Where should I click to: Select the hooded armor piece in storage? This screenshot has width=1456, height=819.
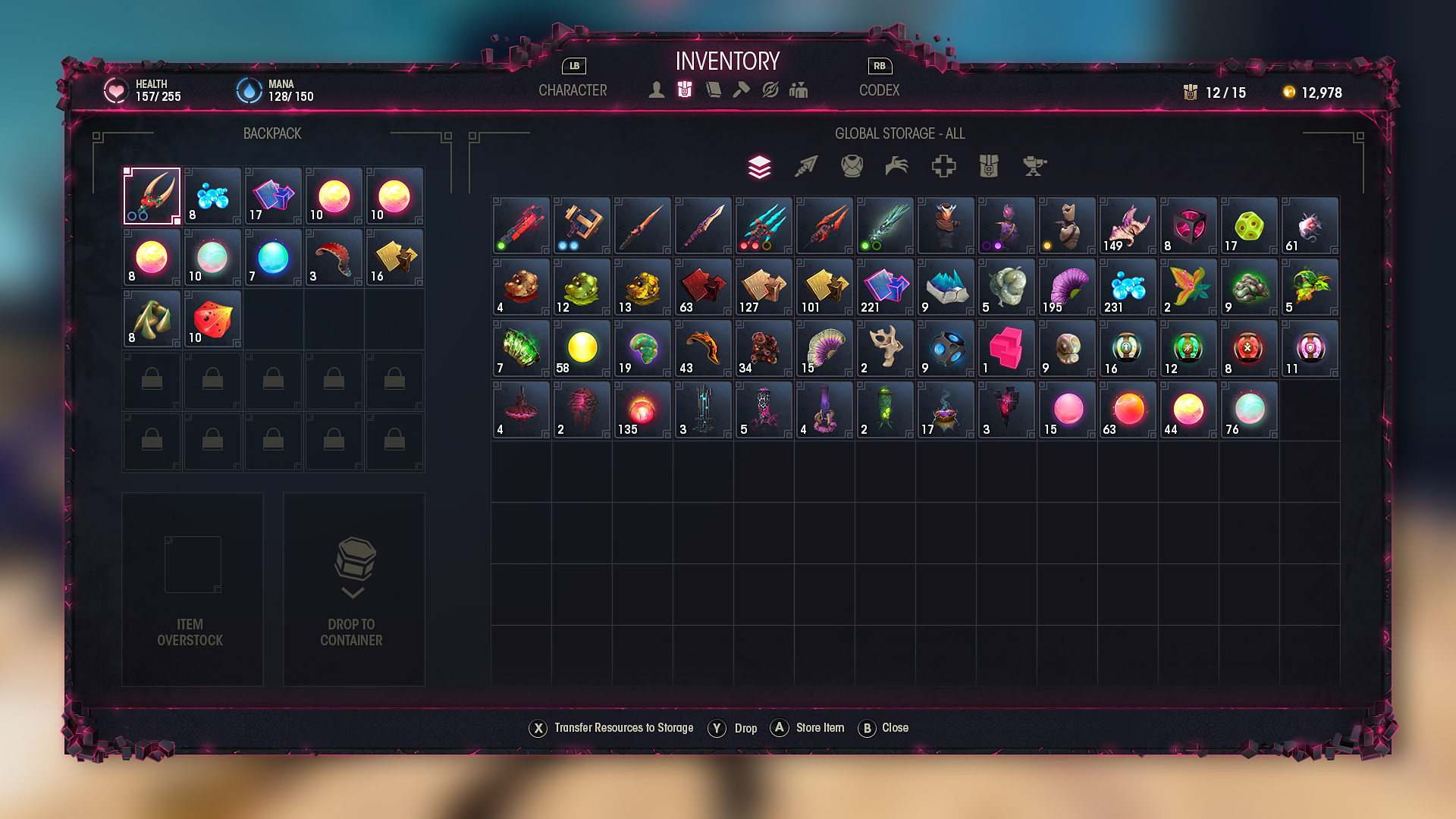946,226
